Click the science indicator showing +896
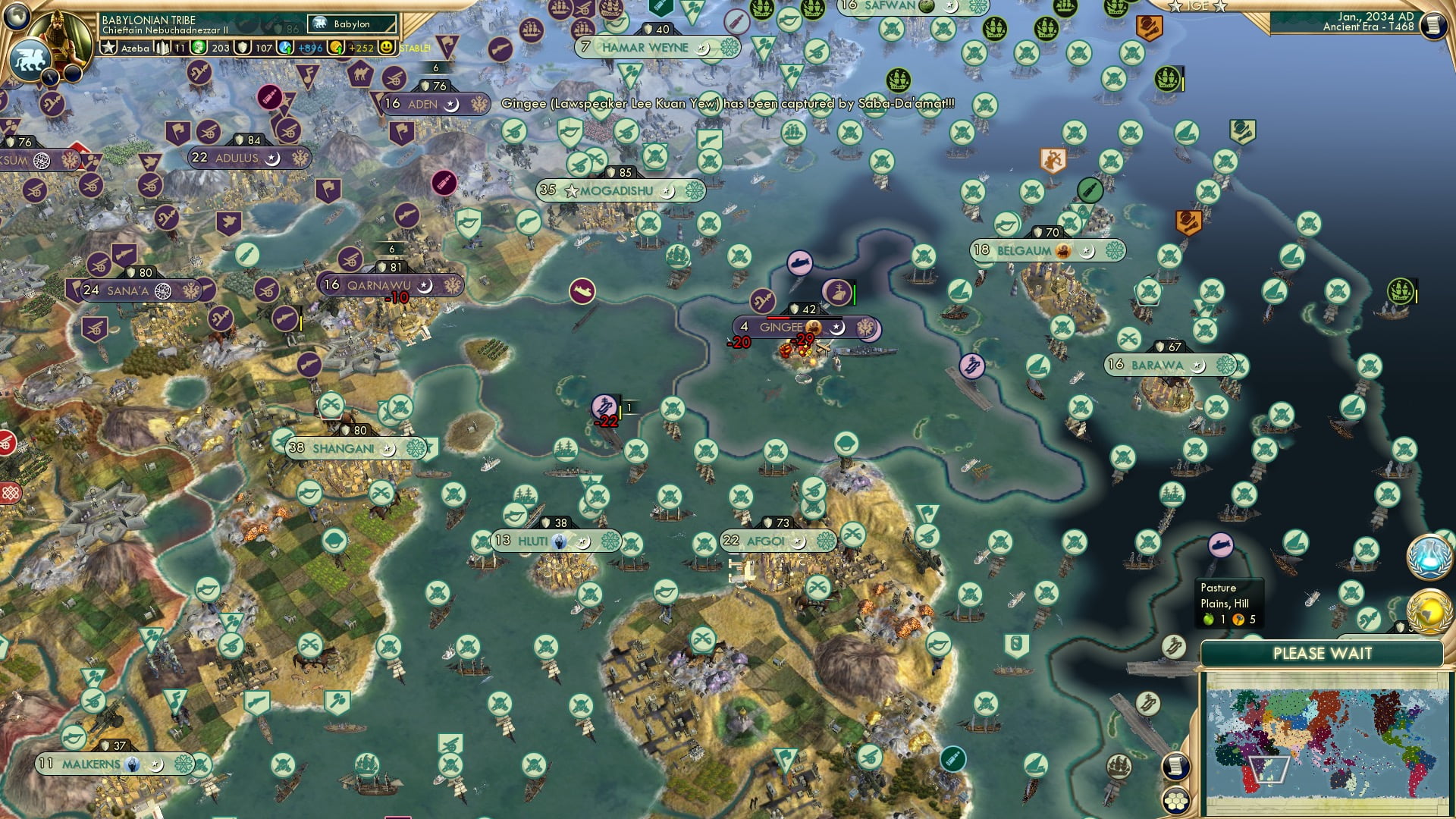Screen dimensions: 1456x819 pos(297,47)
